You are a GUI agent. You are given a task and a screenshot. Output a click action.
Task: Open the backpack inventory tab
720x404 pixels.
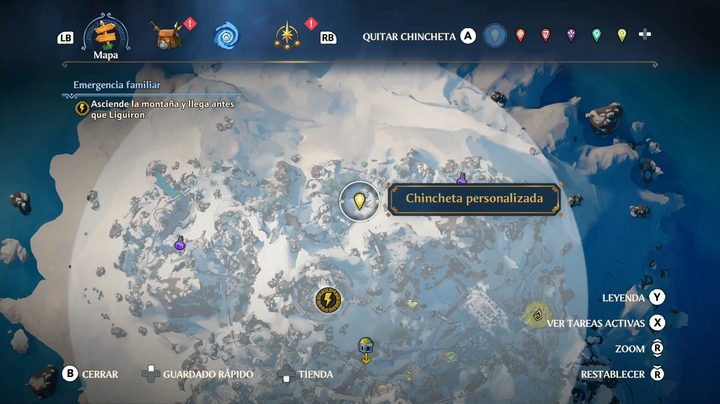[x=166, y=36]
